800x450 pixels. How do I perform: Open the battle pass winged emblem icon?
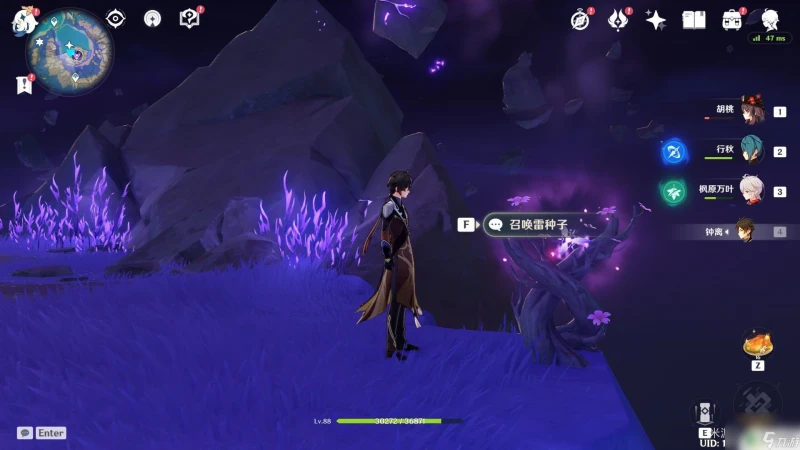[x=618, y=19]
